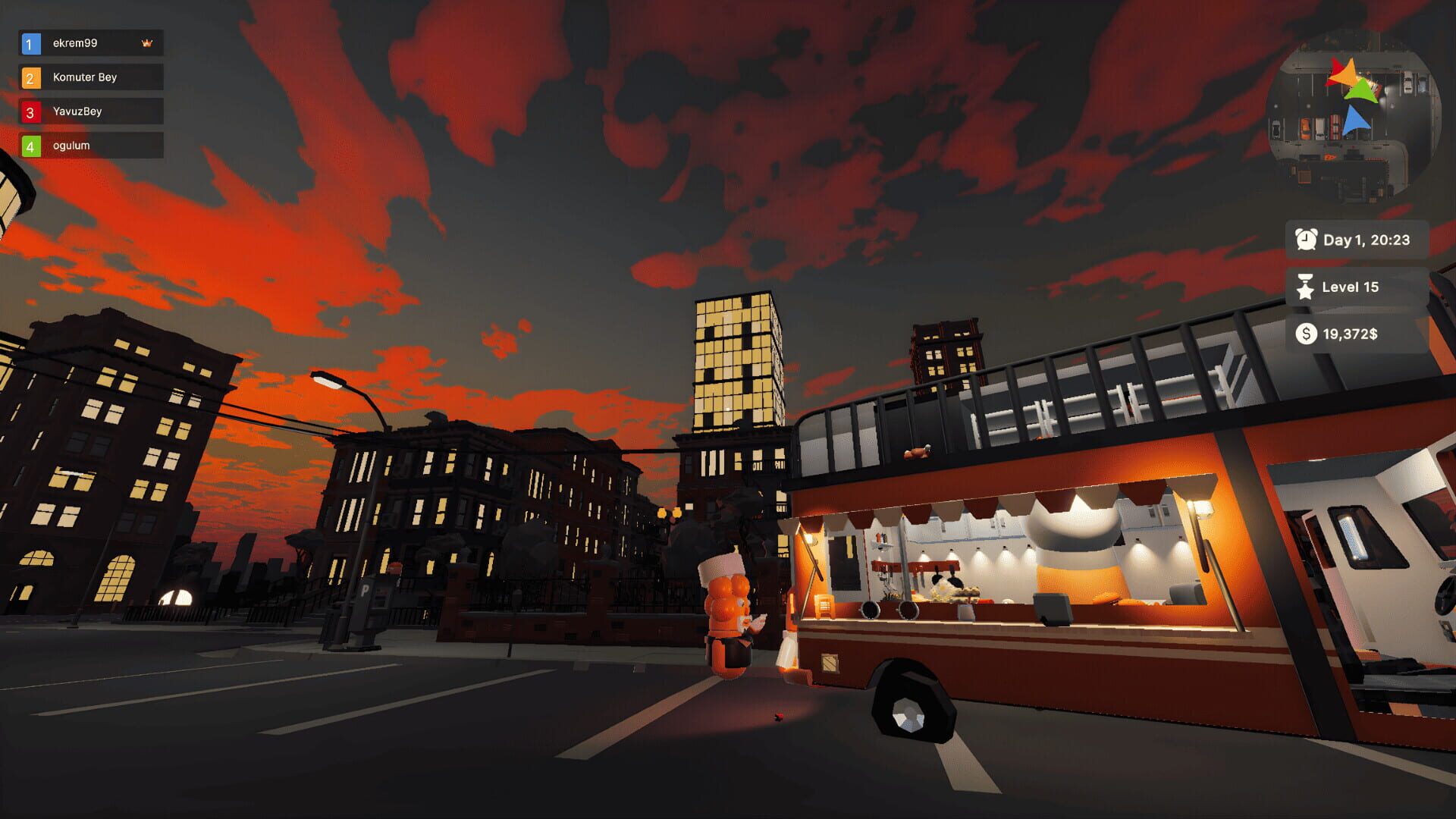Click the red rank 3 badge beside YavuzBey
The width and height of the screenshot is (1456, 819).
30,111
